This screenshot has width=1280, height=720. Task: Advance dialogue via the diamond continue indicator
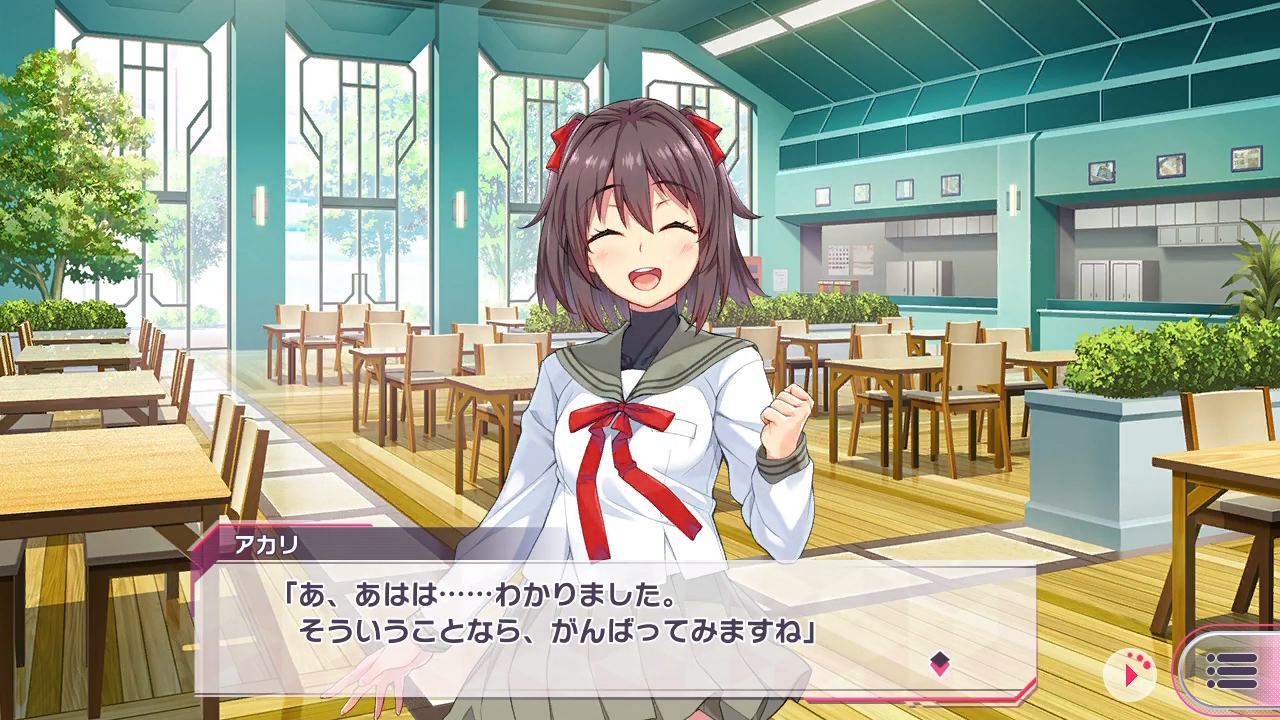point(939,663)
